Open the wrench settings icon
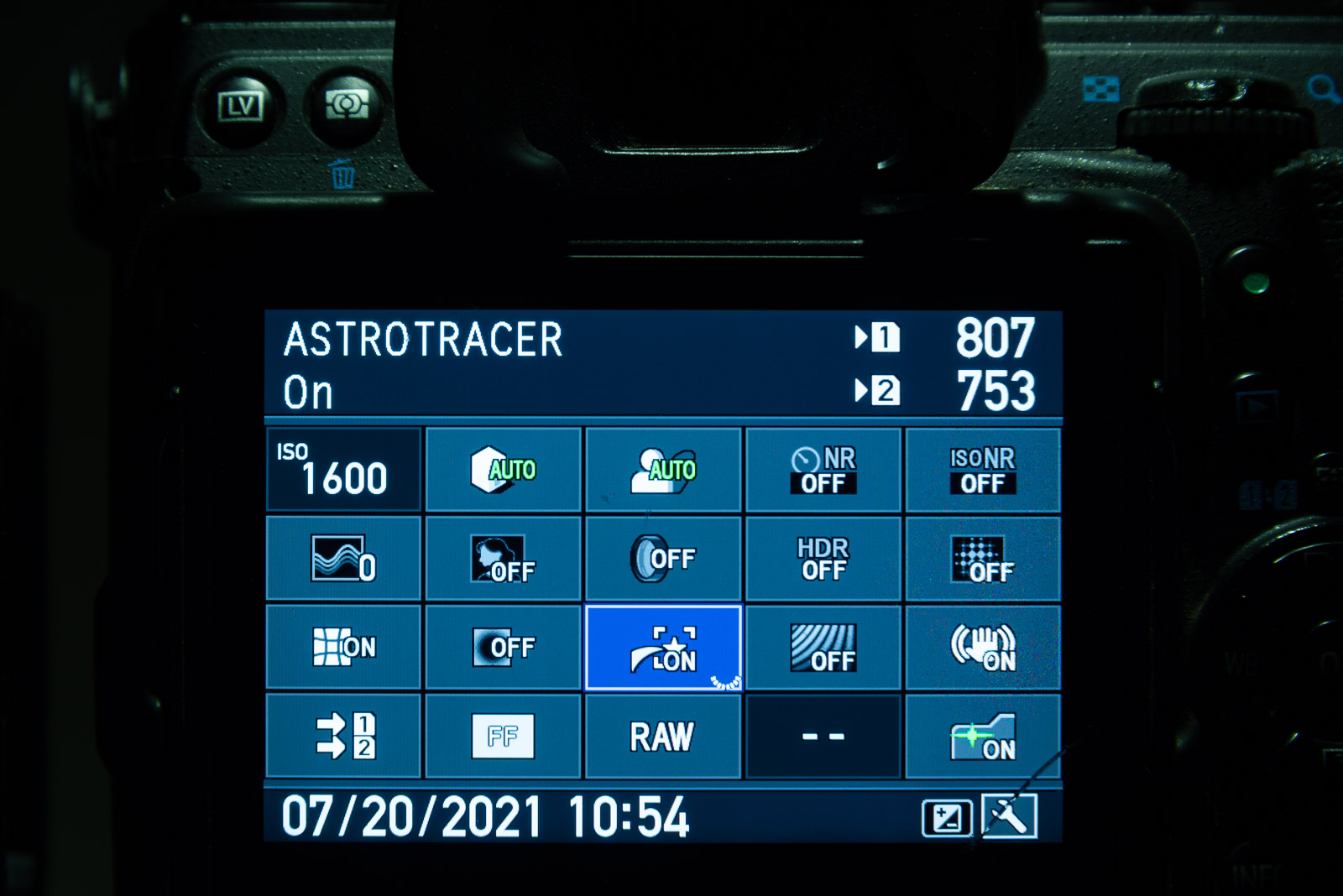 1010,816
